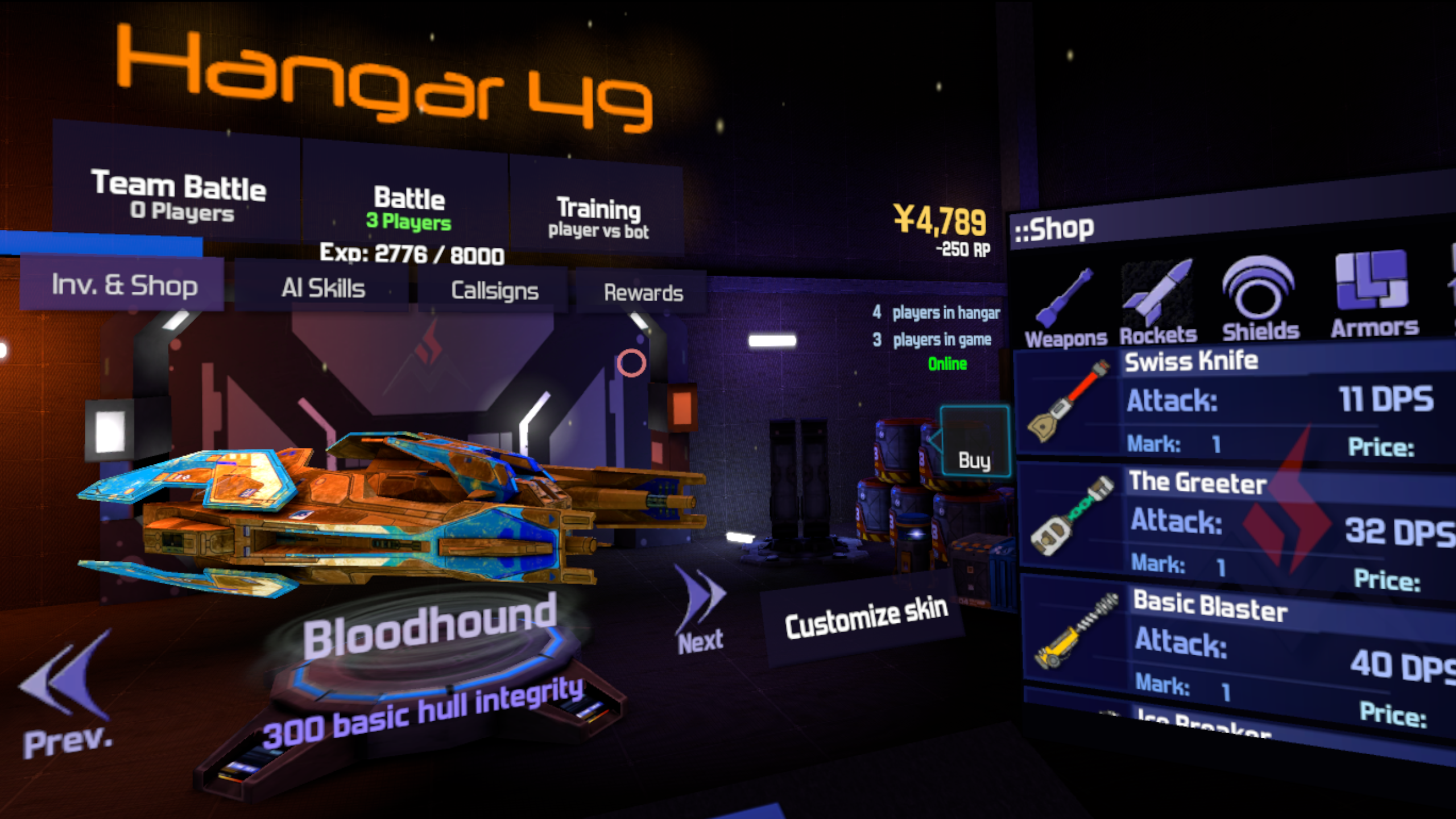The width and height of the screenshot is (1456, 819).
Task: Start a Team Battle match
Action: pyautogui.click(x=177, y=195)
